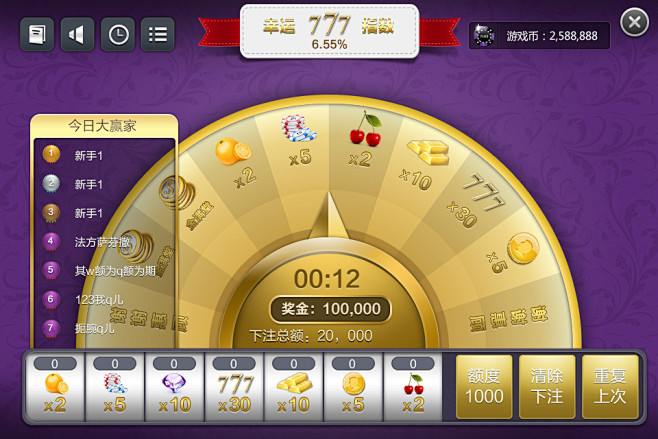Select first-place winner 新手1 row
Viewport: 658px width, 439px height.
coord(104,155)
